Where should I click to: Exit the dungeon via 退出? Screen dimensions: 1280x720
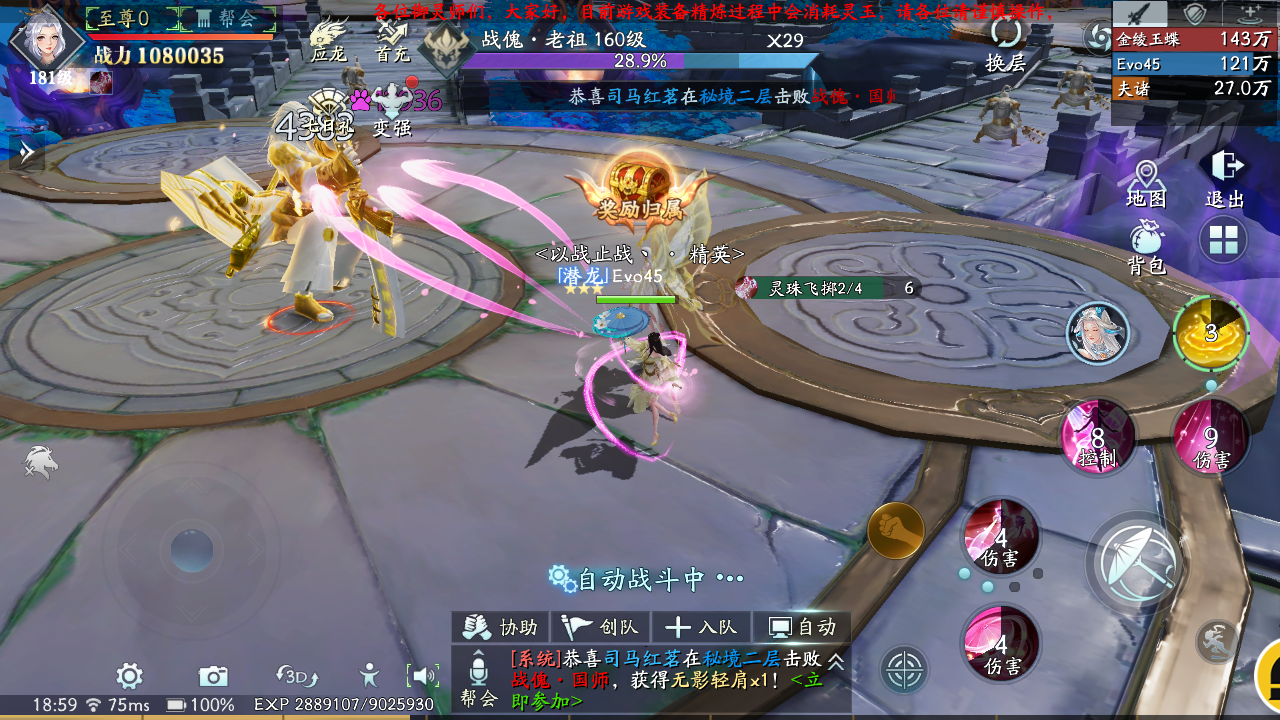(x=1225, y=180)
